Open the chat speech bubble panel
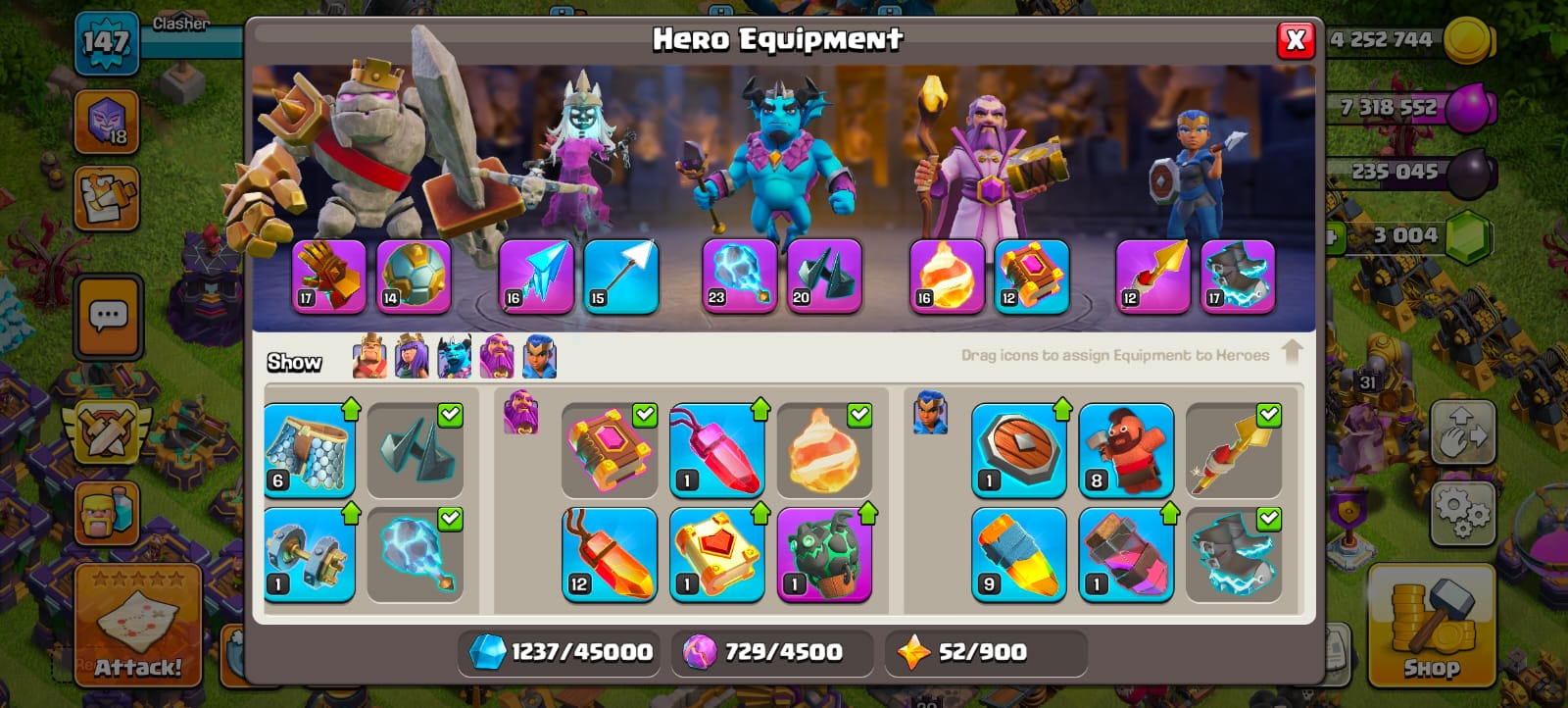 pos(108,317)
